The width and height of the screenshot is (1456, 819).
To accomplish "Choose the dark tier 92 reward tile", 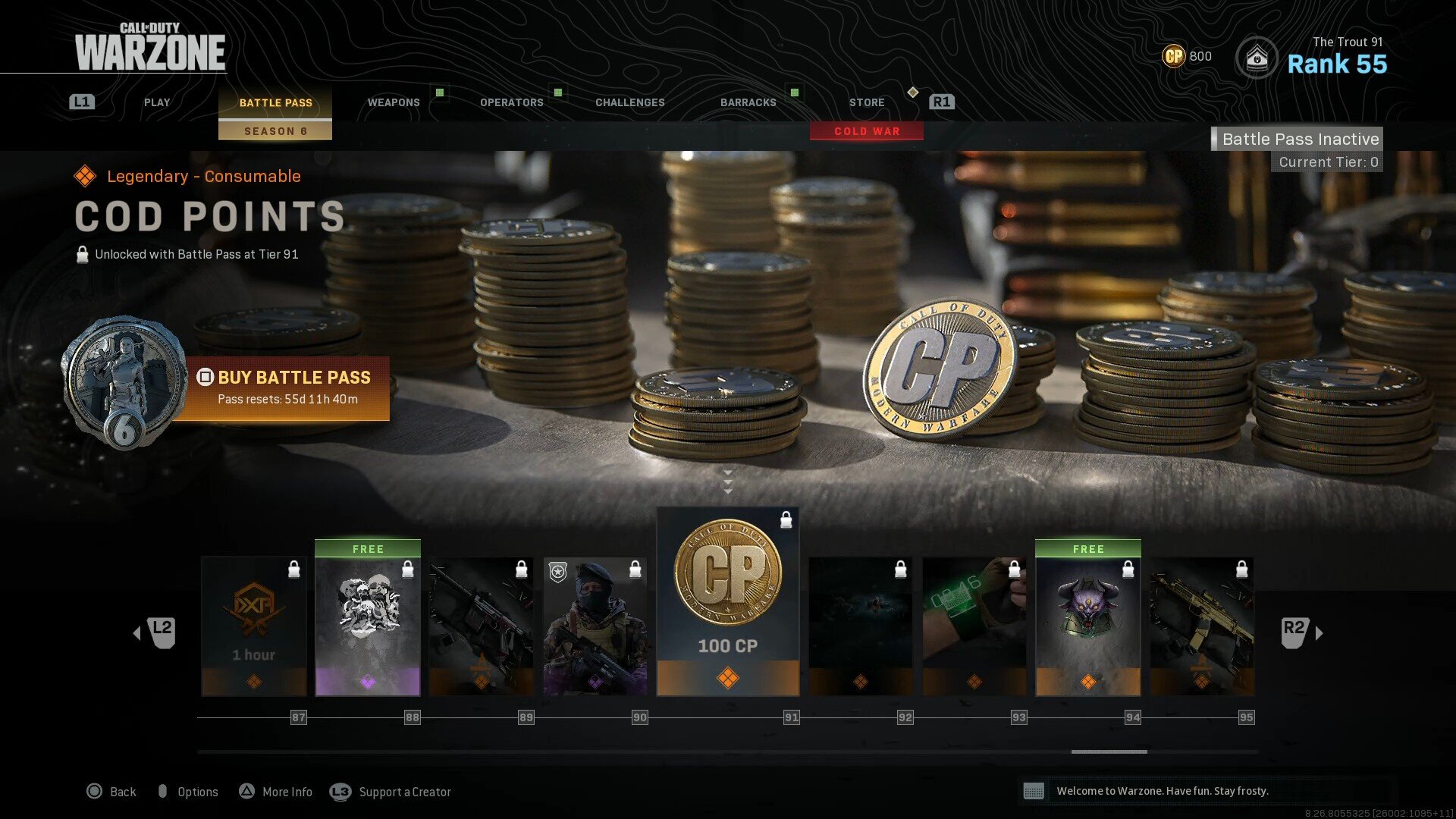I will click(861, 626).
